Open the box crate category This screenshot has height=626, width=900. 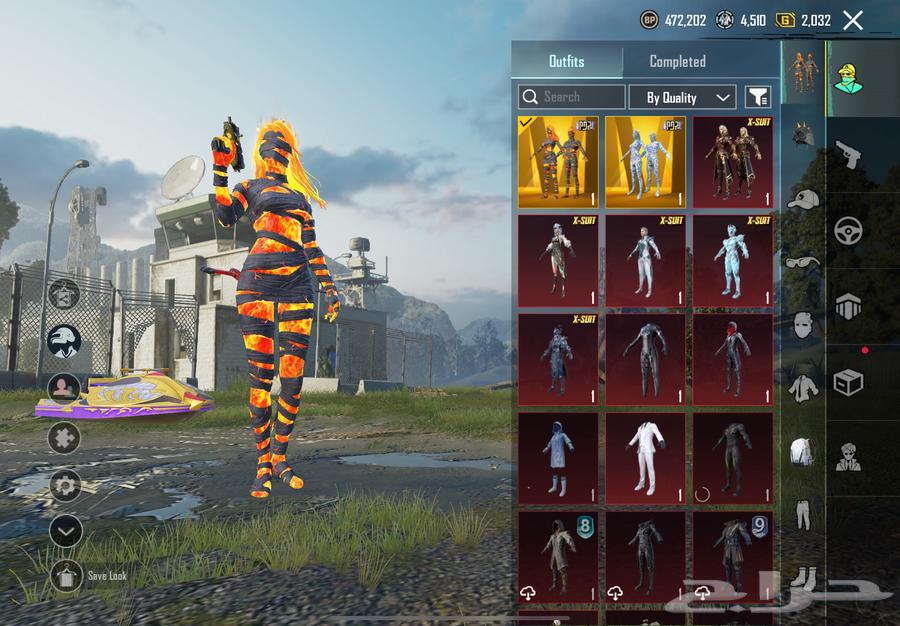(x=848, y=383)
